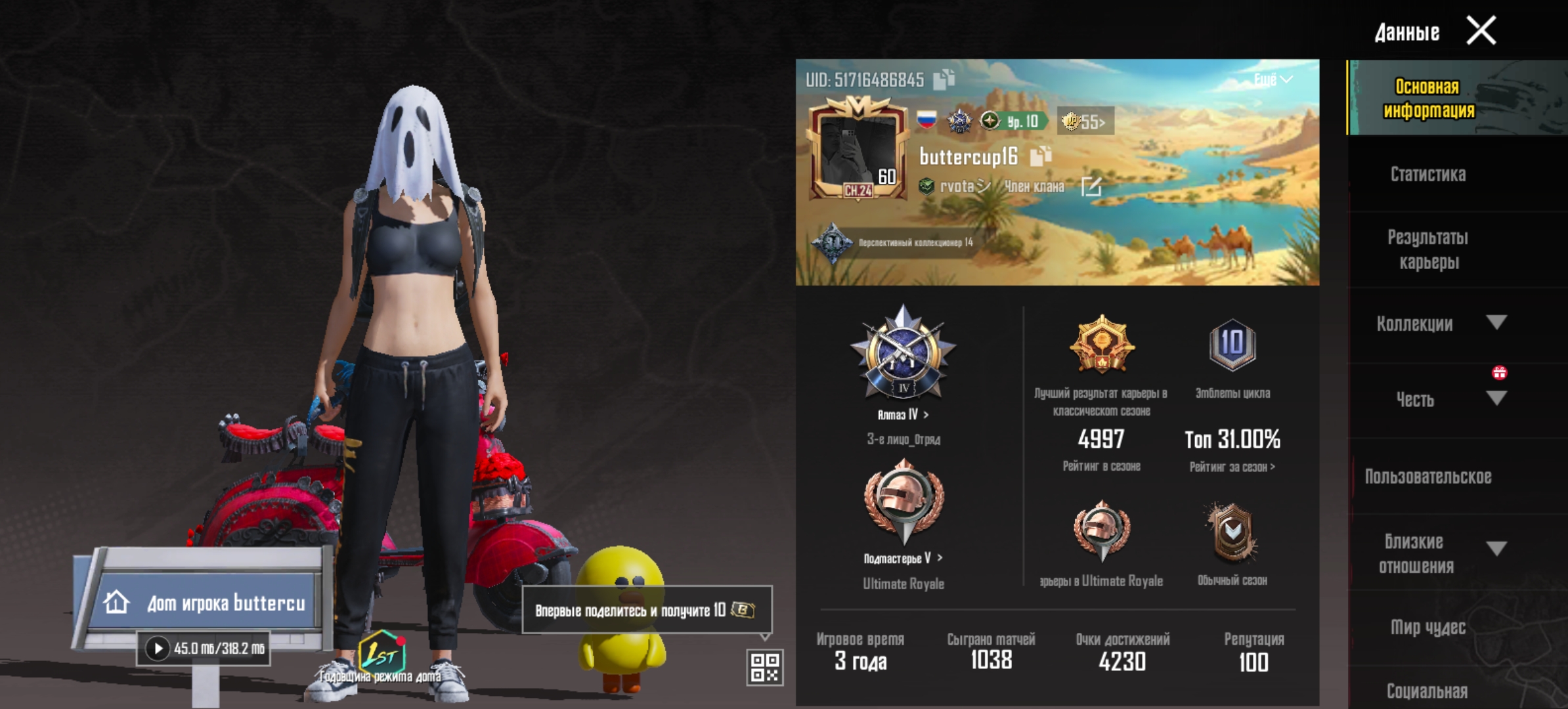Expand the Честь section
Image resolution: width=1568 pixels, height=709 pixels.
point(1496,398)
